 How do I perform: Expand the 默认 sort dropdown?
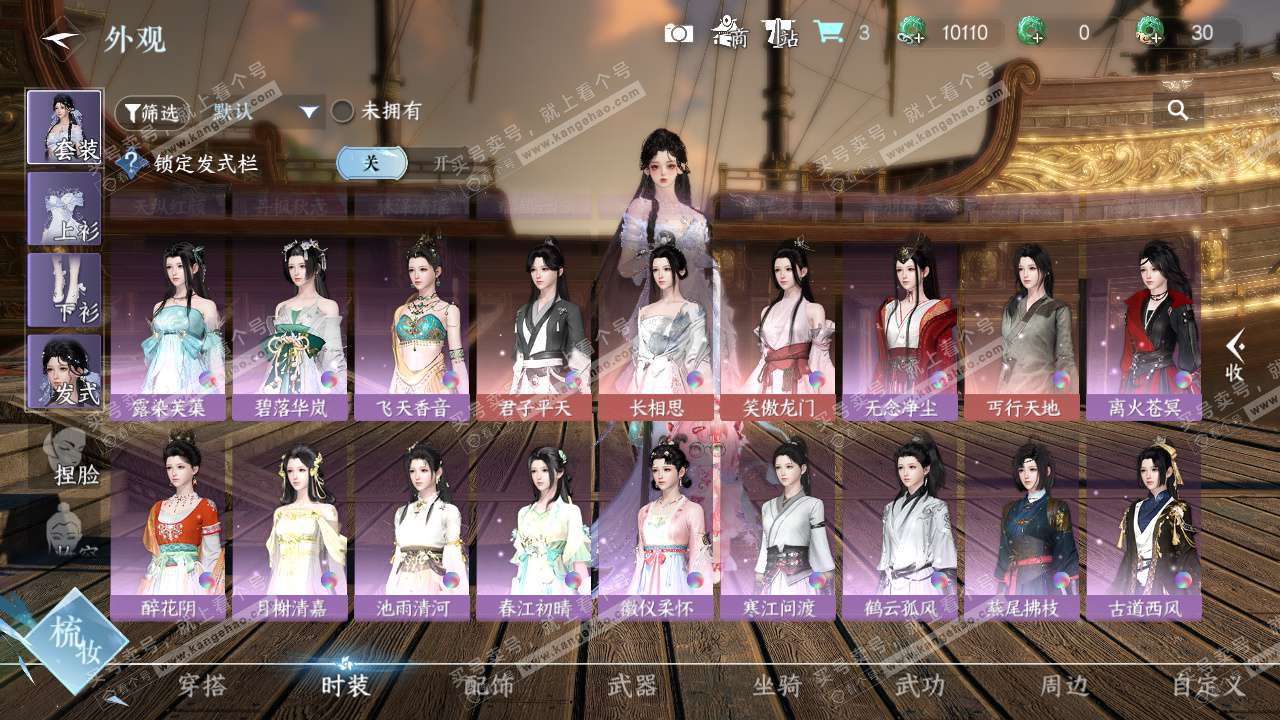[264, 112]
